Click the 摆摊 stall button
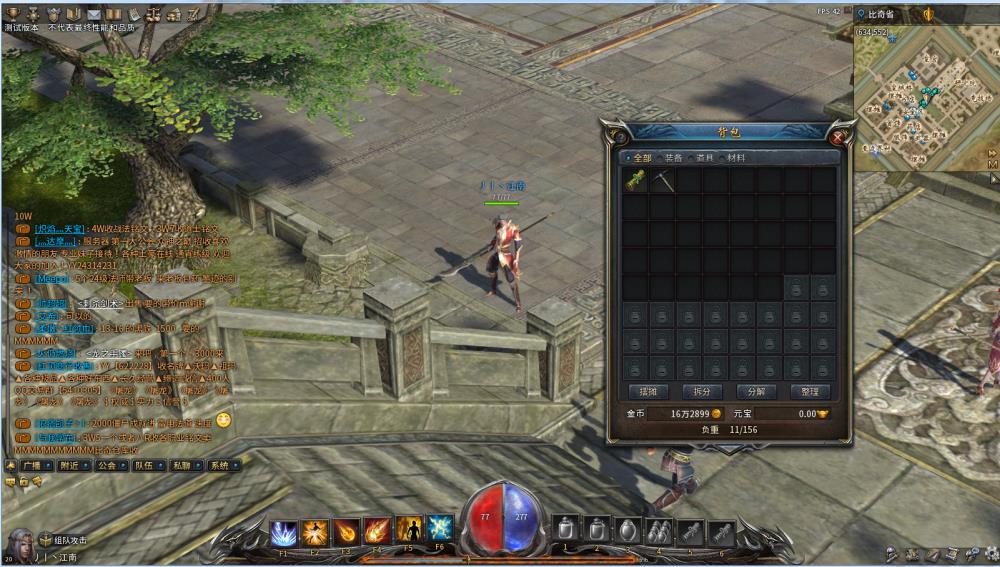 pos(647,391)
